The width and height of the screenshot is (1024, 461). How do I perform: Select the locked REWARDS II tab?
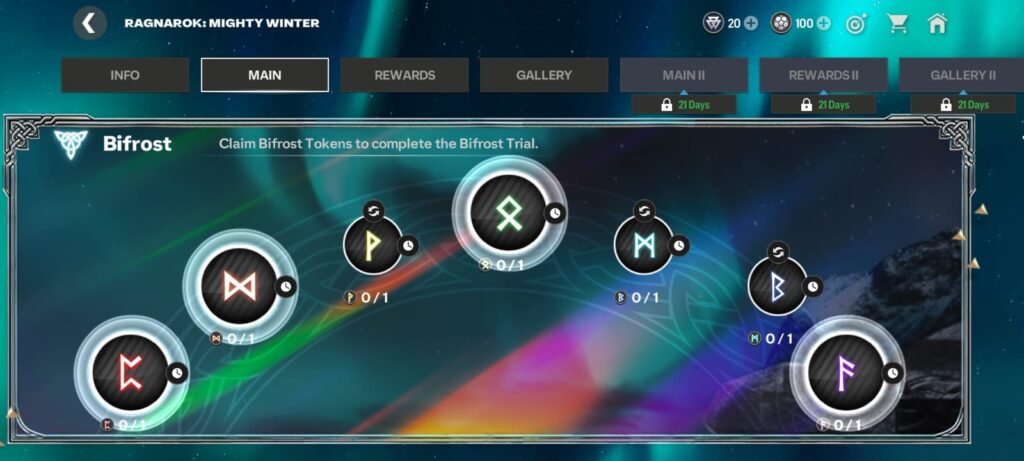click(823, 75)
